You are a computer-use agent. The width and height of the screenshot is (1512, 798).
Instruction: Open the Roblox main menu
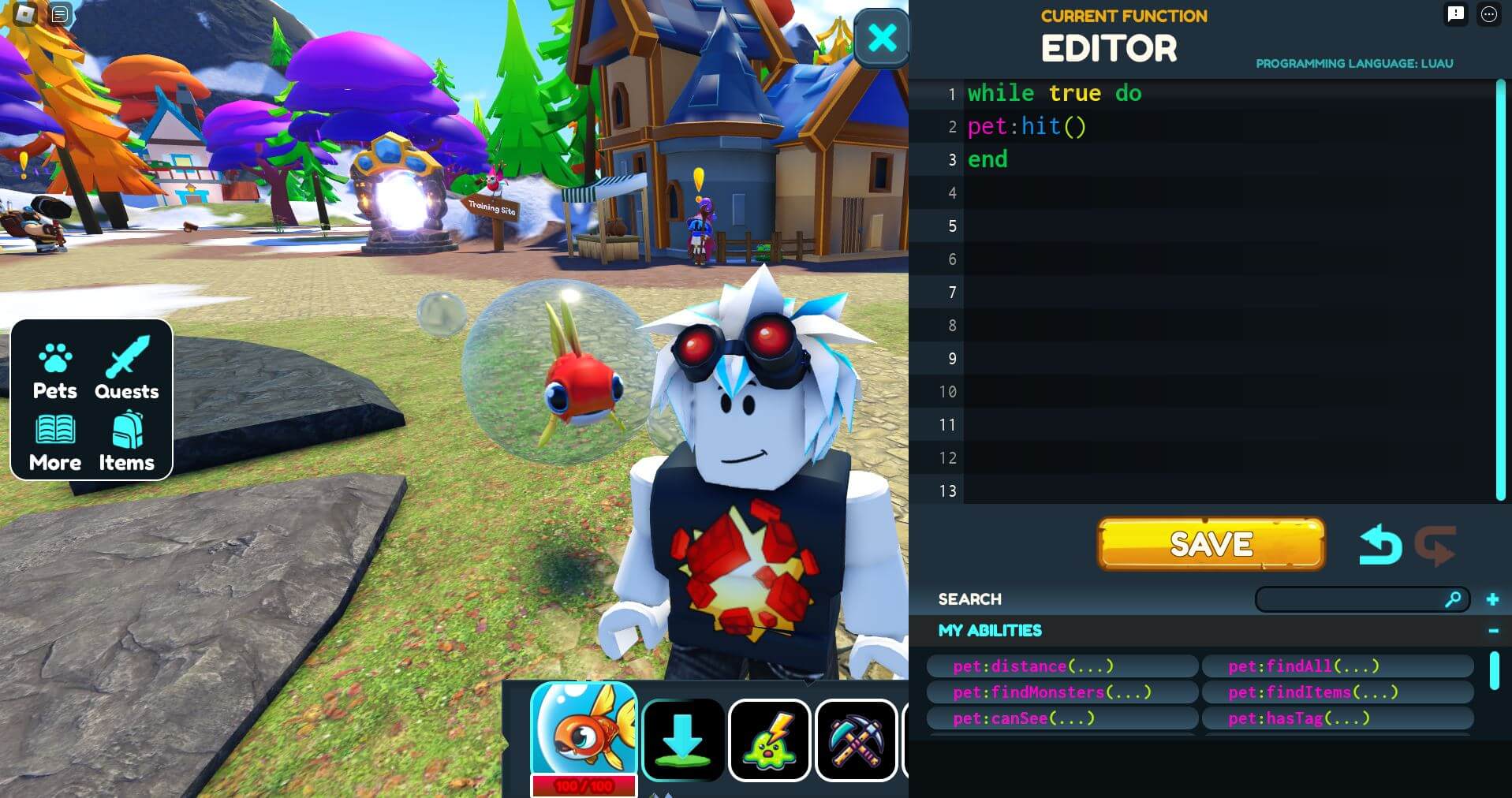24,13
